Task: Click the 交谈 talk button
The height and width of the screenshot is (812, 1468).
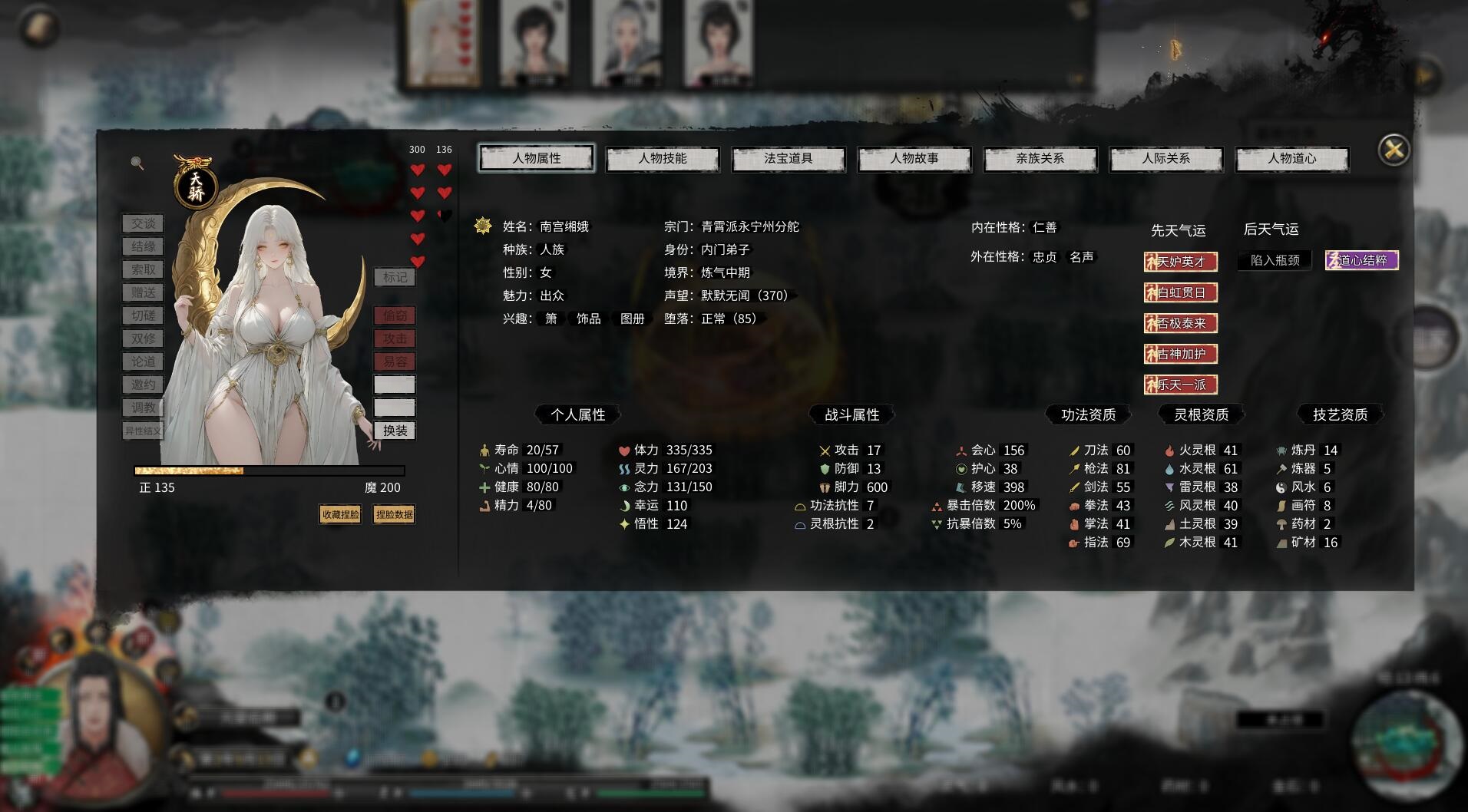Action: (x=144, y=223)
